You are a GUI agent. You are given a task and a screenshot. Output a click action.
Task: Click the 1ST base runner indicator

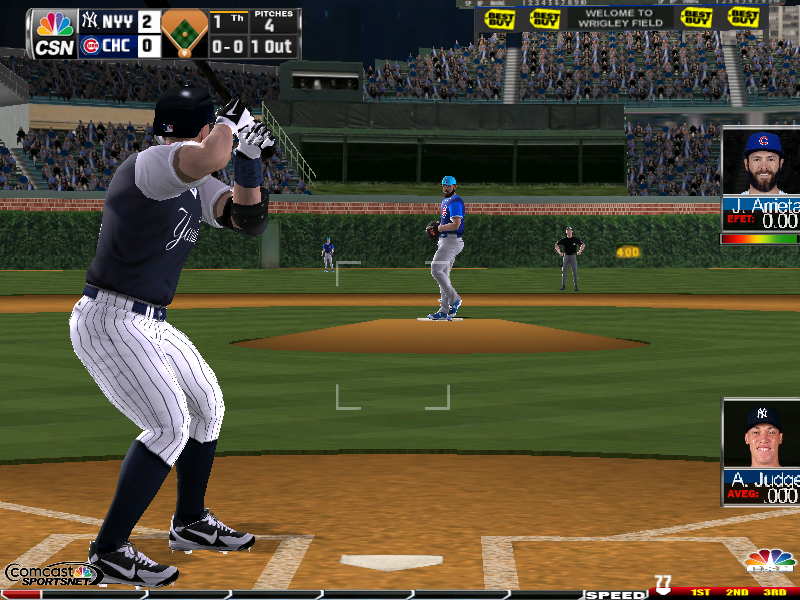click(700, 593)
